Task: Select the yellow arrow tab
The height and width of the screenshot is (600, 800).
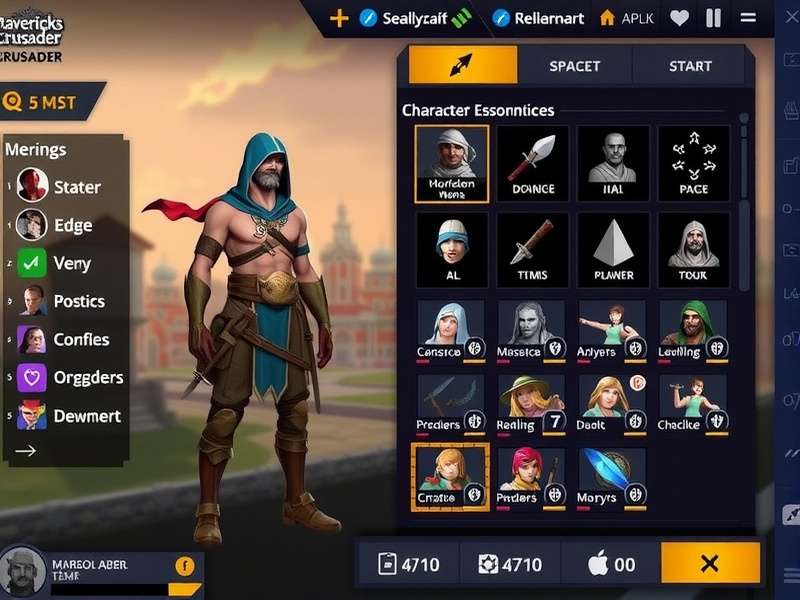Action: click(x=462, y=66)
